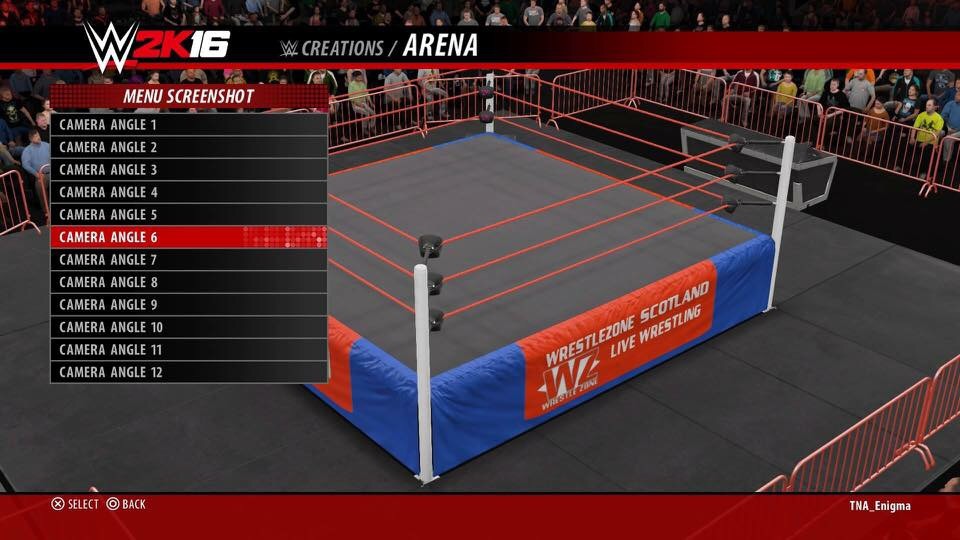Select Camera Angle 1
The image size is (960, 540).
coord(189,125)
